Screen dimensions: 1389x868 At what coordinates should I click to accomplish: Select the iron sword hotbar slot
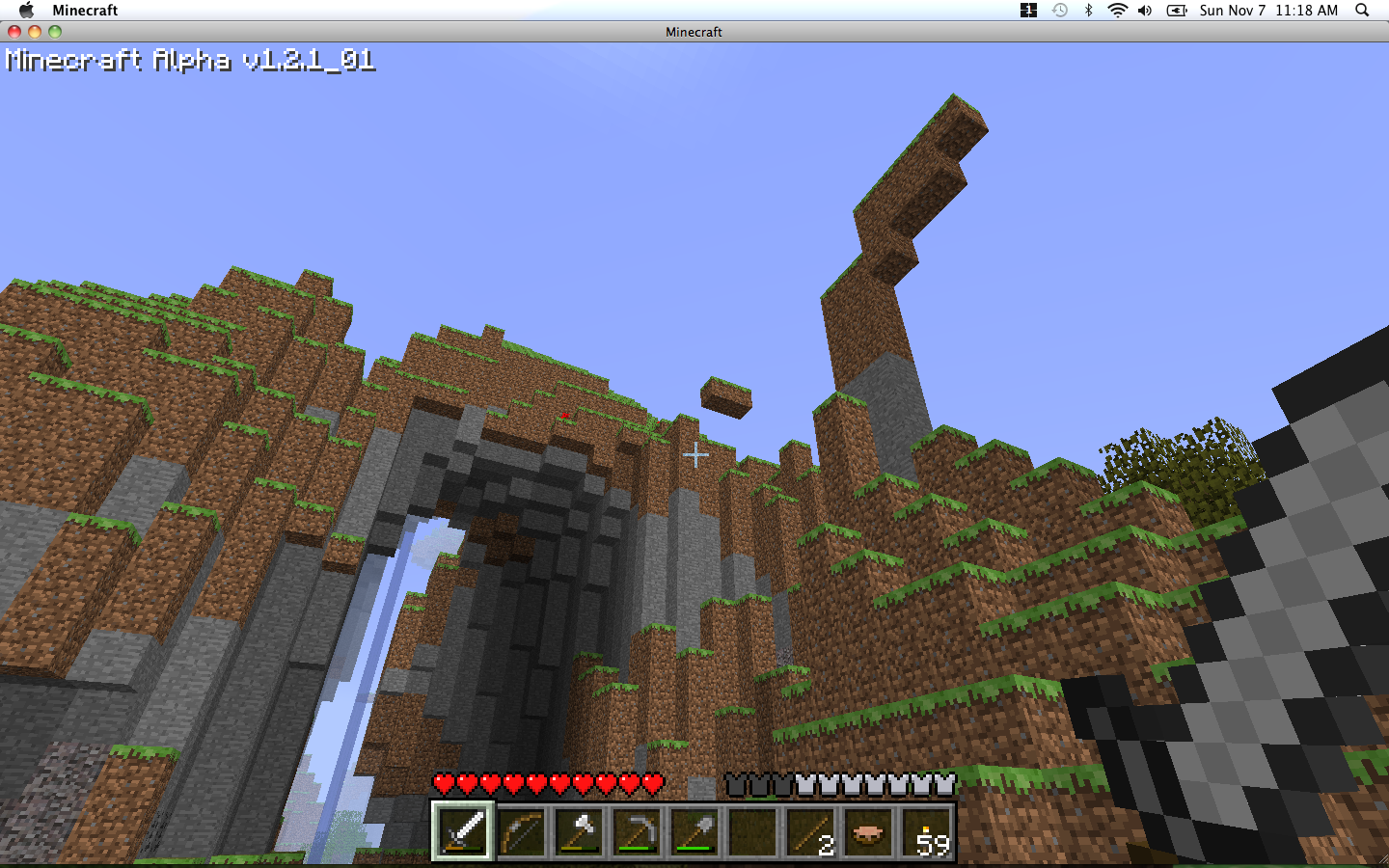click(x=463, y=831)
